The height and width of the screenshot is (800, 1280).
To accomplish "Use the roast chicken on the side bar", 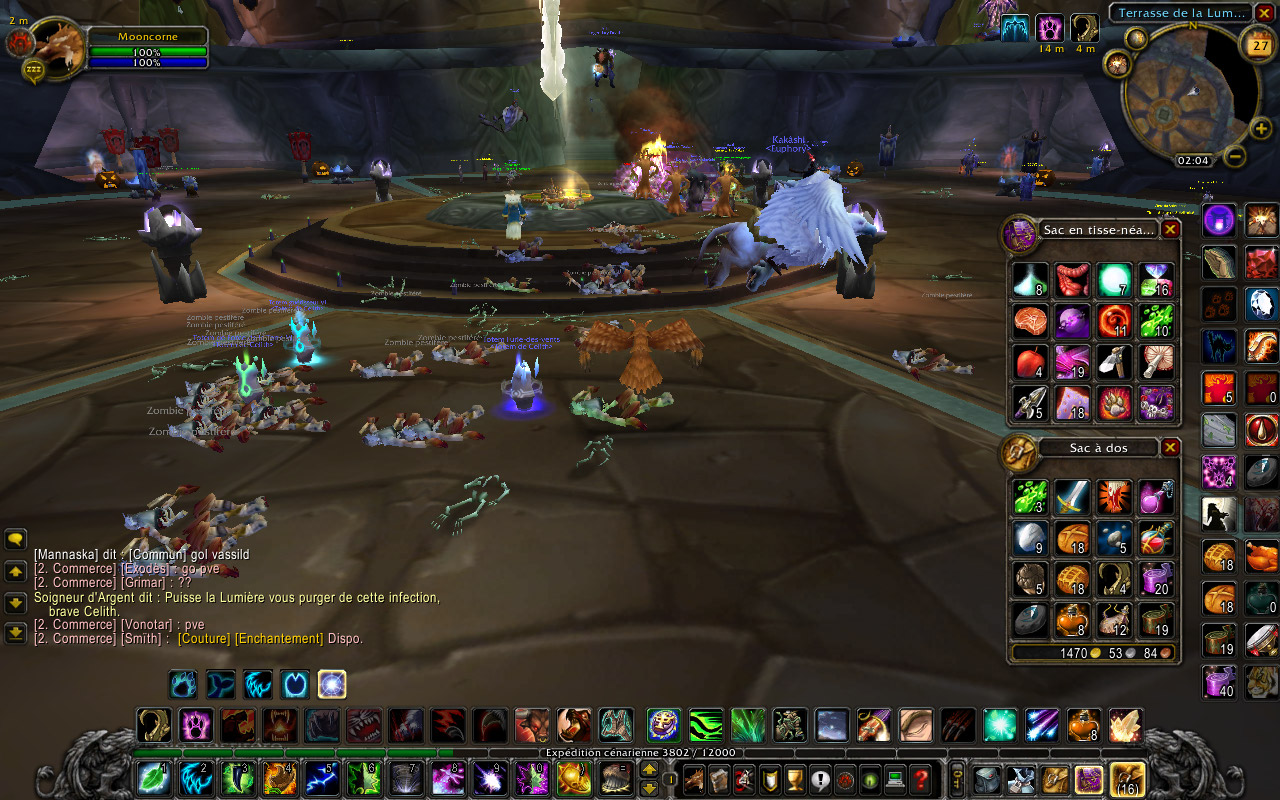I will [1261, 556].
